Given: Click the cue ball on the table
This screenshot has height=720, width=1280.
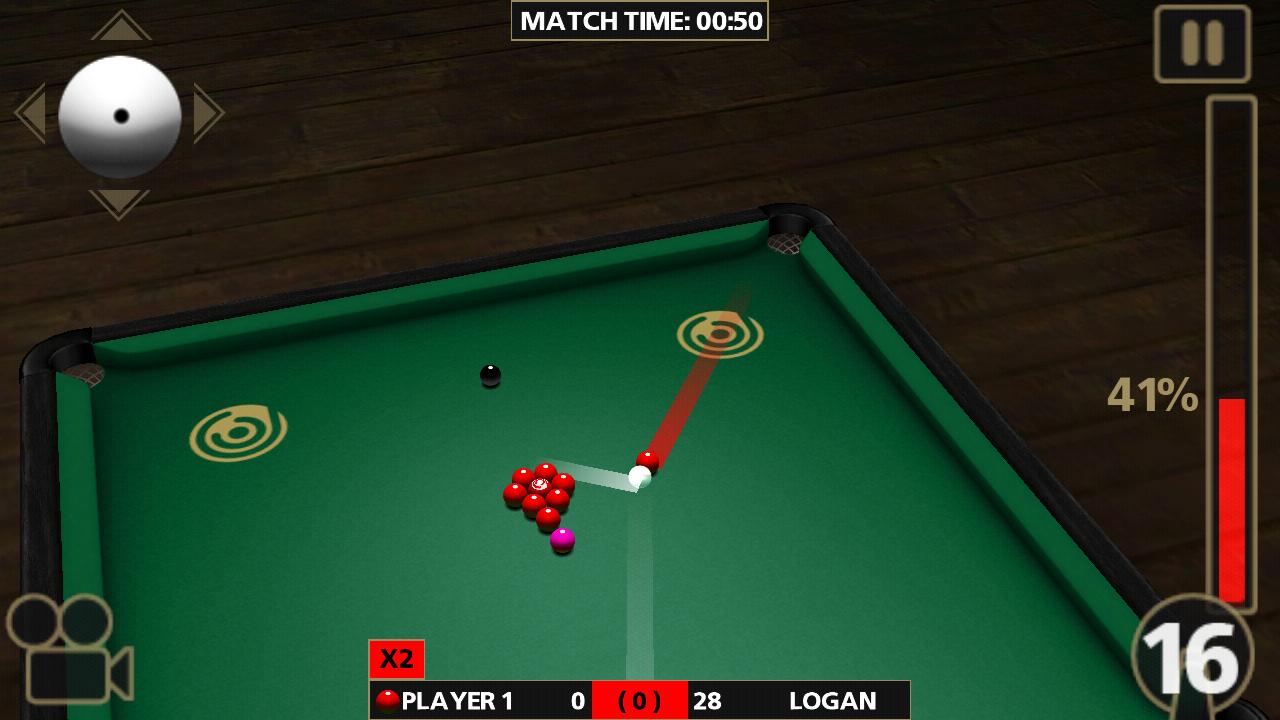Looking at the screenshot, I should [640, 477].
